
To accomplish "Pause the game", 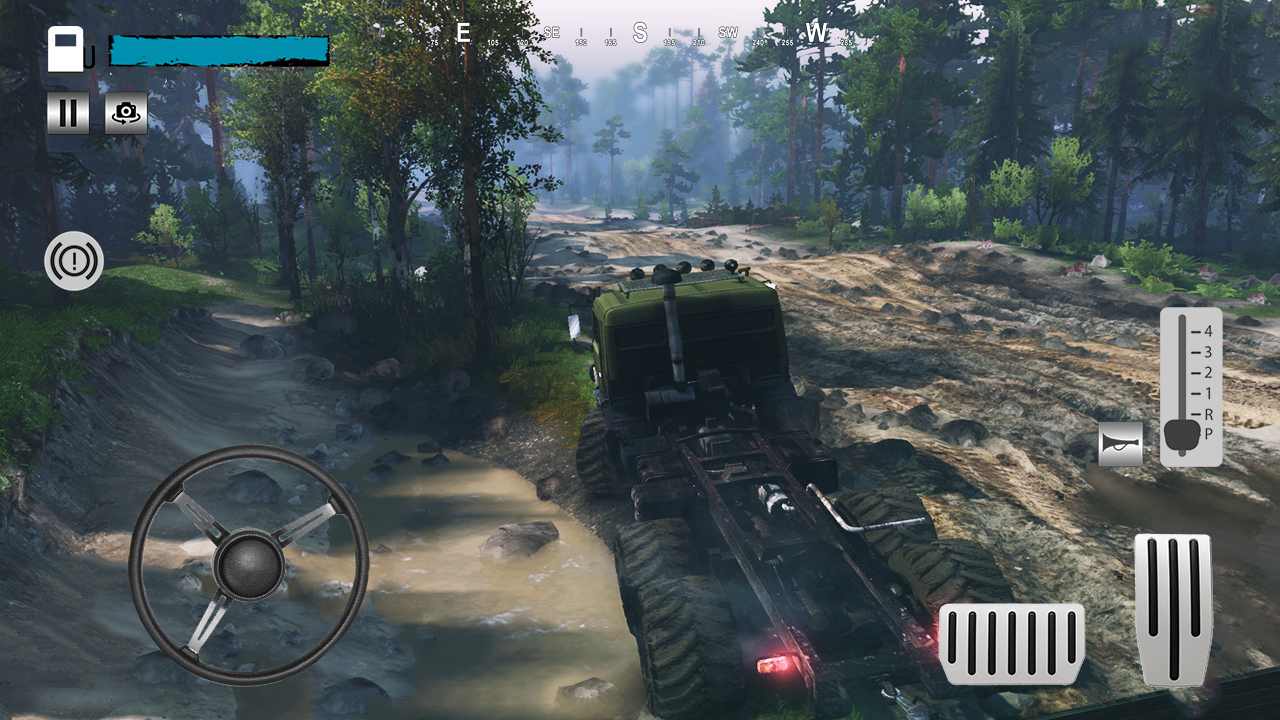I will click(x=68, y=113).
